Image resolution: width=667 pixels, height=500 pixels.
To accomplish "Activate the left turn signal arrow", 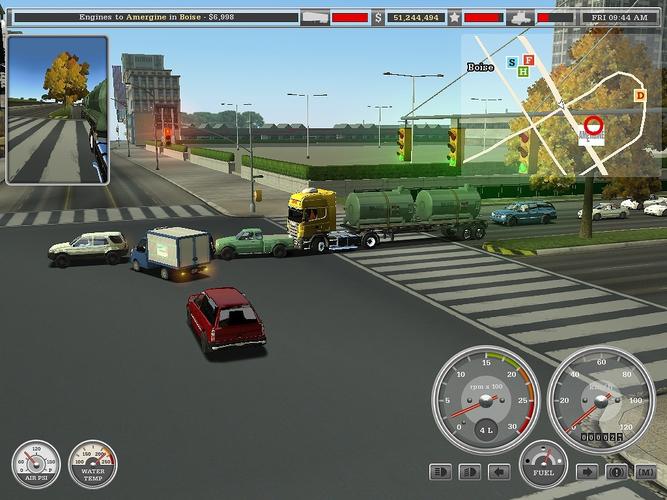I will tap(497, 472).
